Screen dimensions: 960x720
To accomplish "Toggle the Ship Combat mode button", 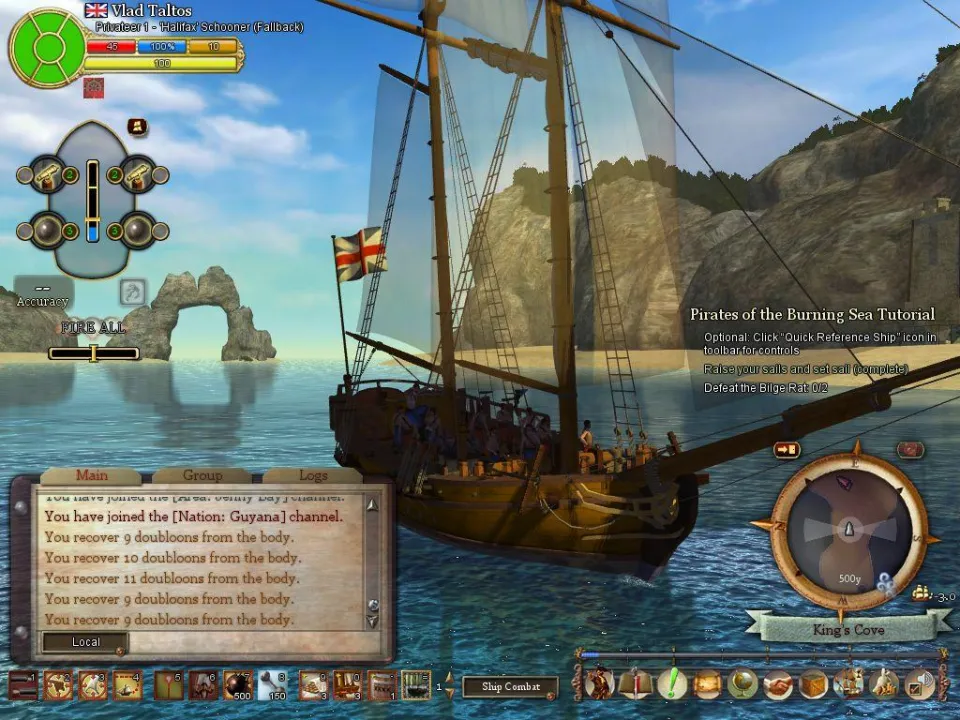I will coord(510,687).
